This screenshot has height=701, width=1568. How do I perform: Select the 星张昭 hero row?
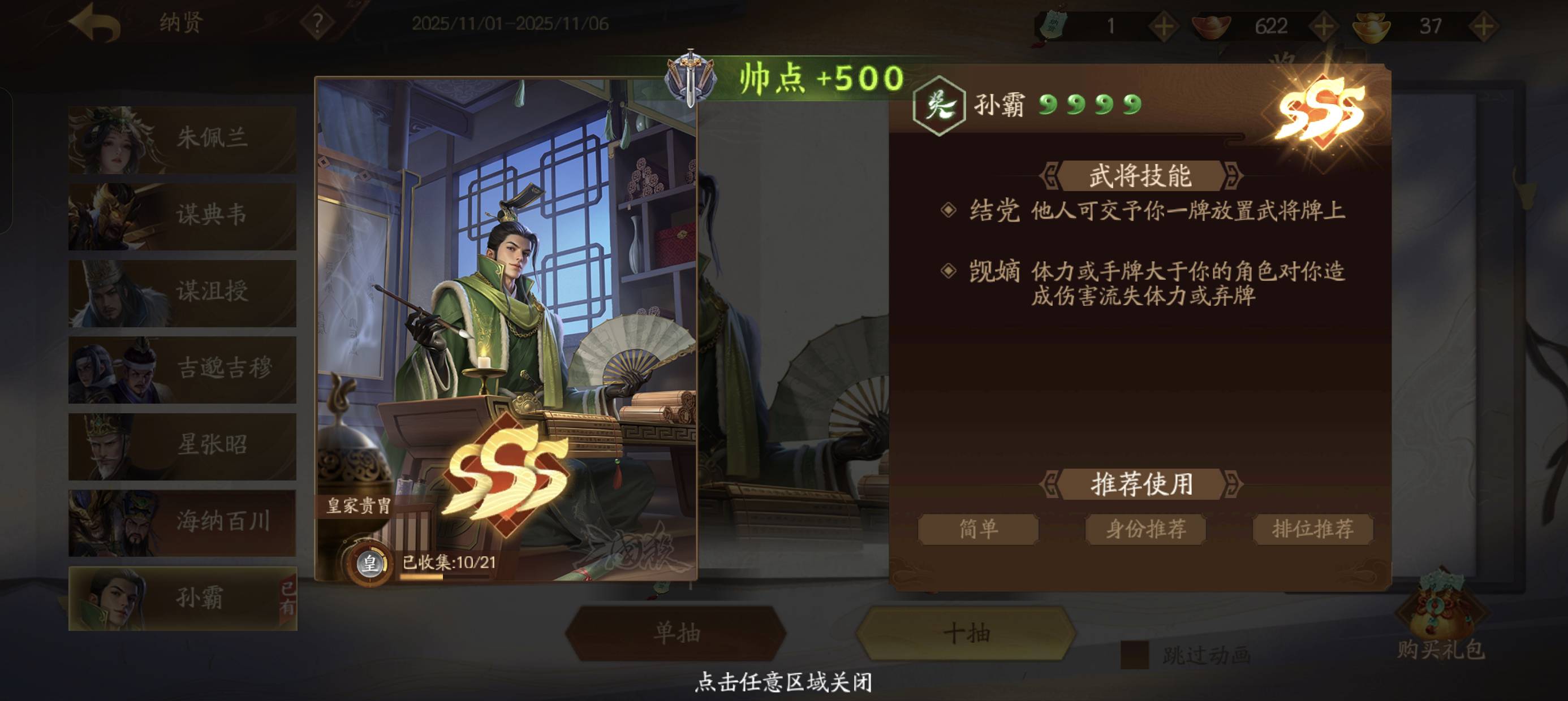[x=182, y=445]
